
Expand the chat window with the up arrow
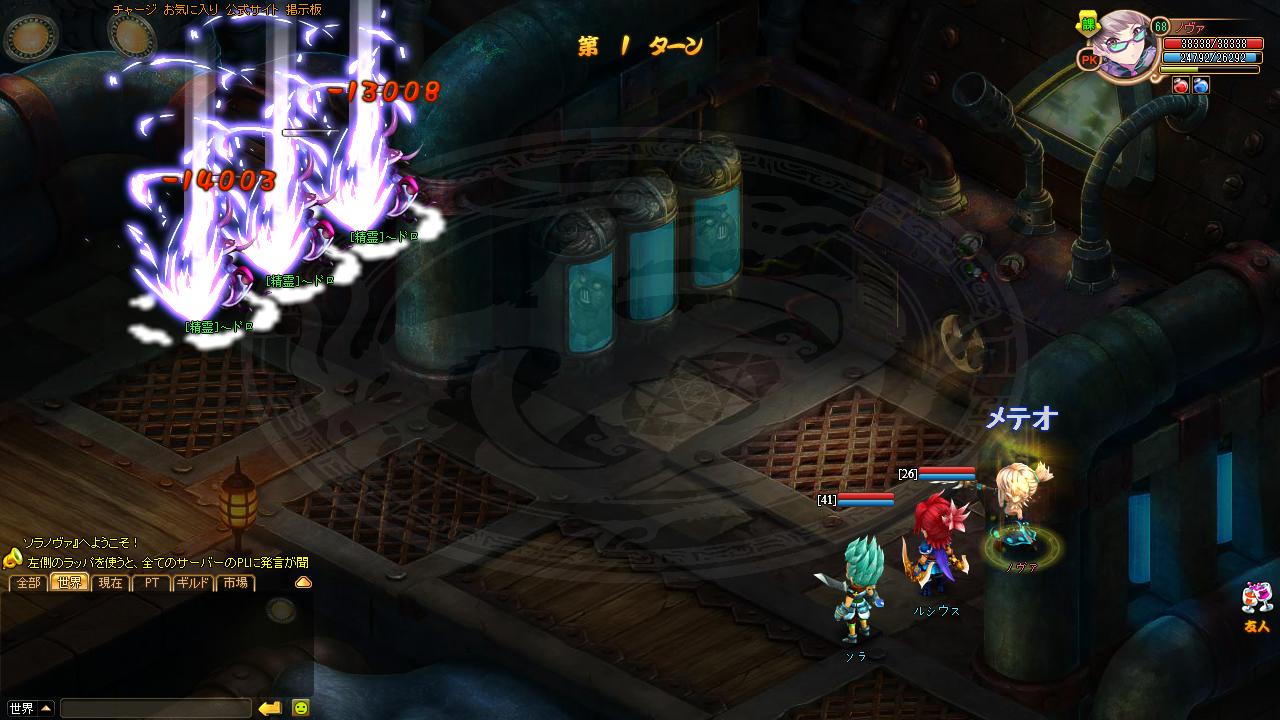[x=303, y=582]
